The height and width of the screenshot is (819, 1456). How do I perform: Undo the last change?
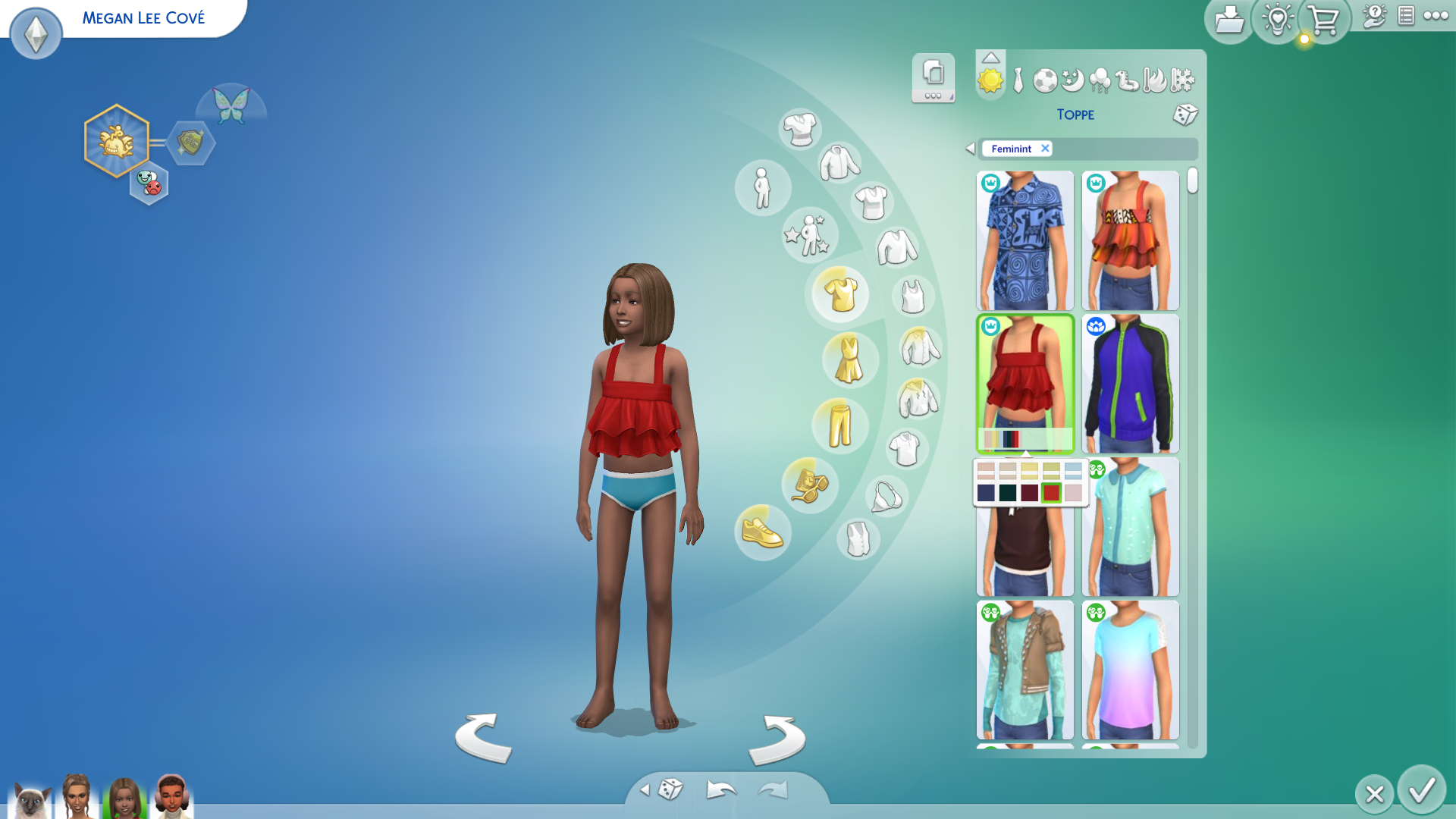coord(720,790)
